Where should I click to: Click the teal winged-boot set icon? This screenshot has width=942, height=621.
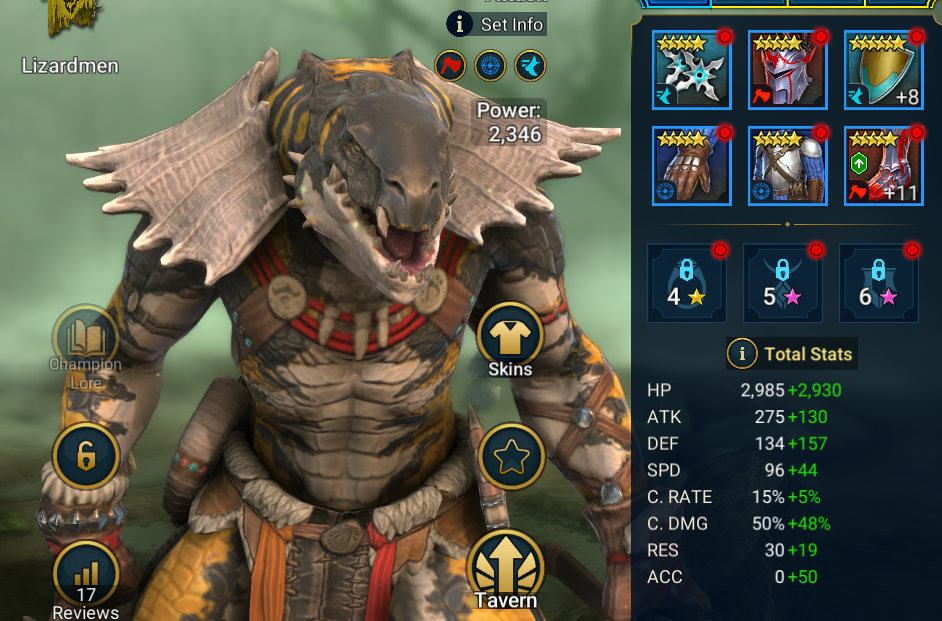(529, 66)
